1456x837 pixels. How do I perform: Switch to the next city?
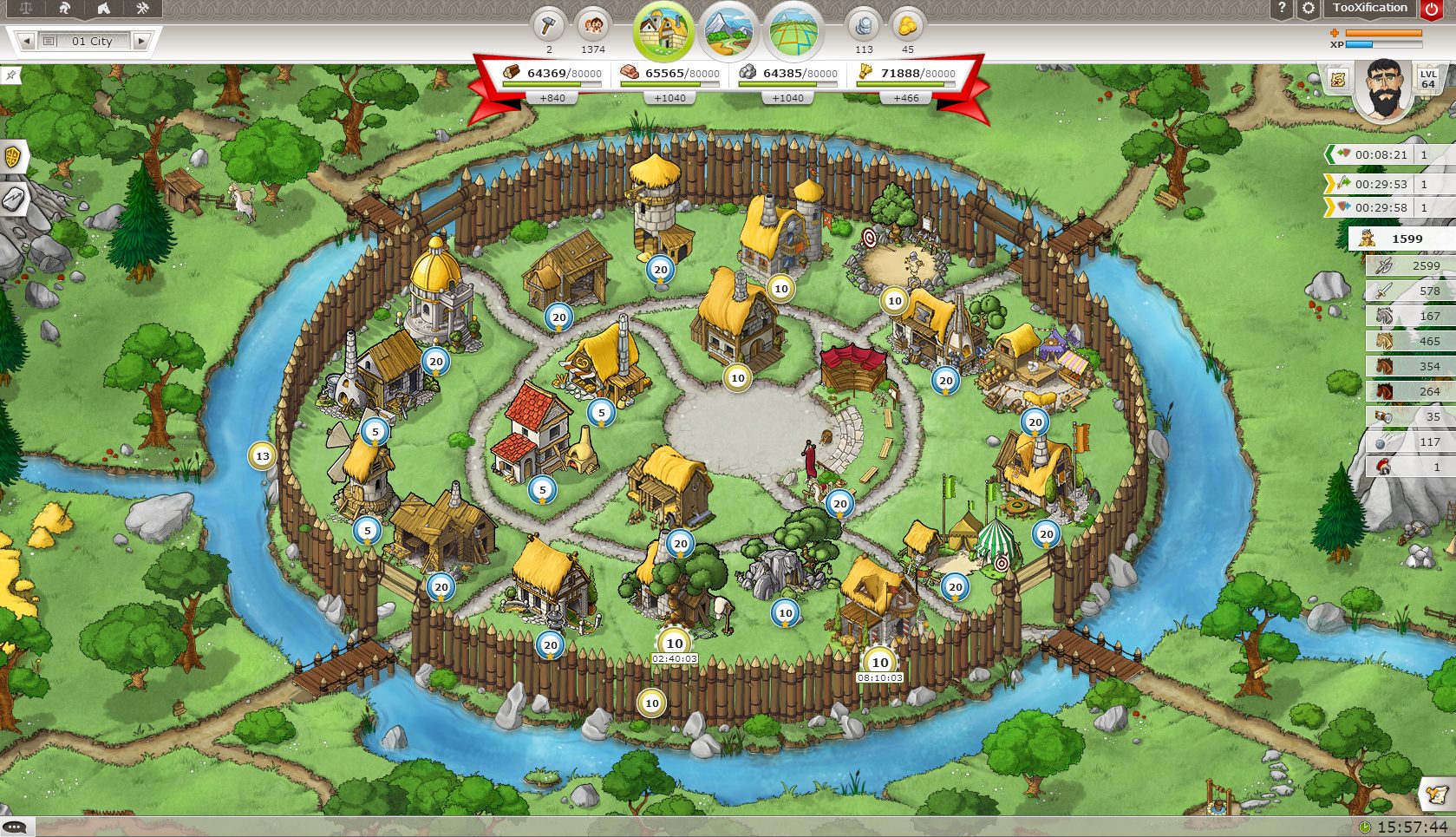coord(140,41)
